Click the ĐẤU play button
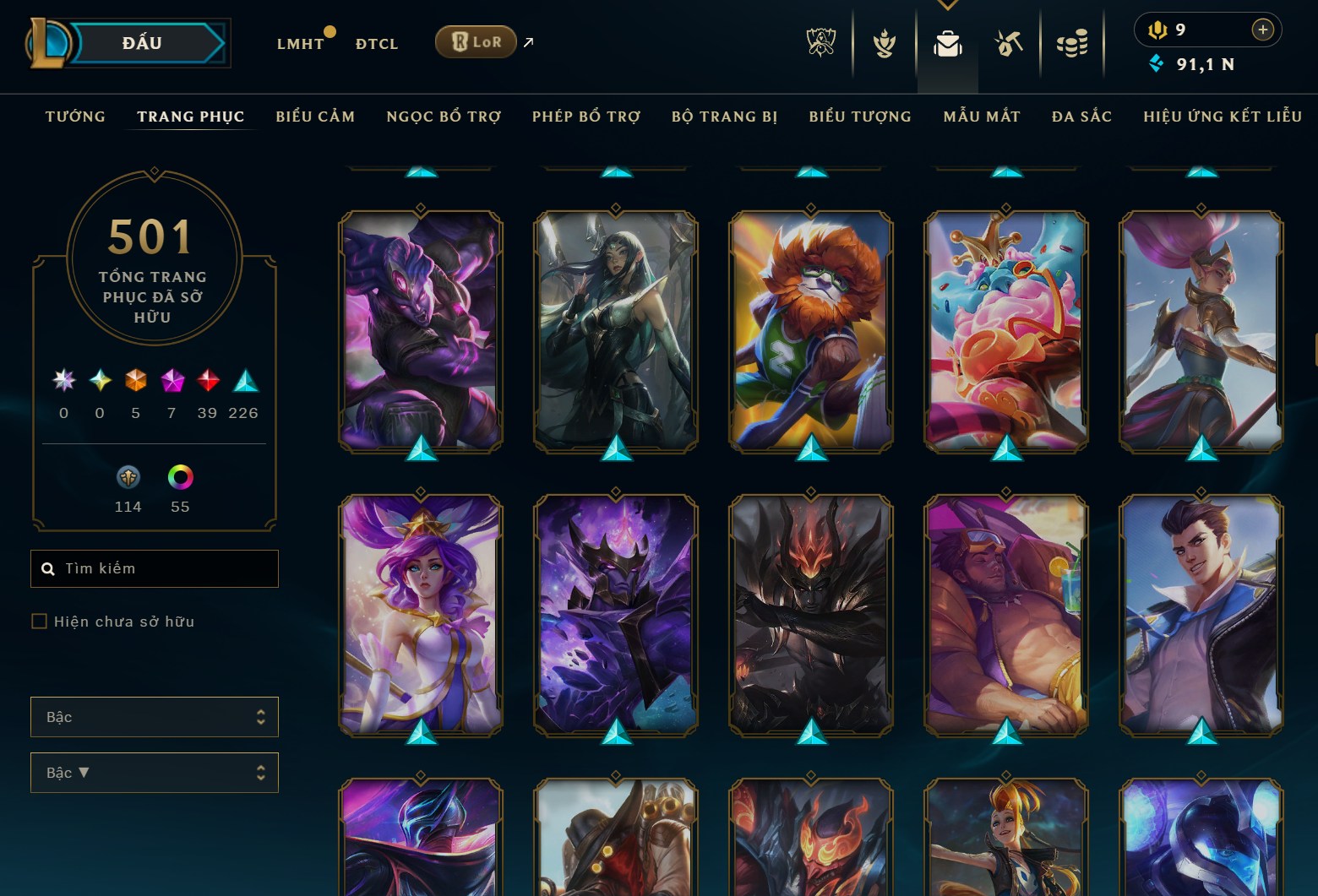Viewport: 1318px width, 896px height. point(141,42)
